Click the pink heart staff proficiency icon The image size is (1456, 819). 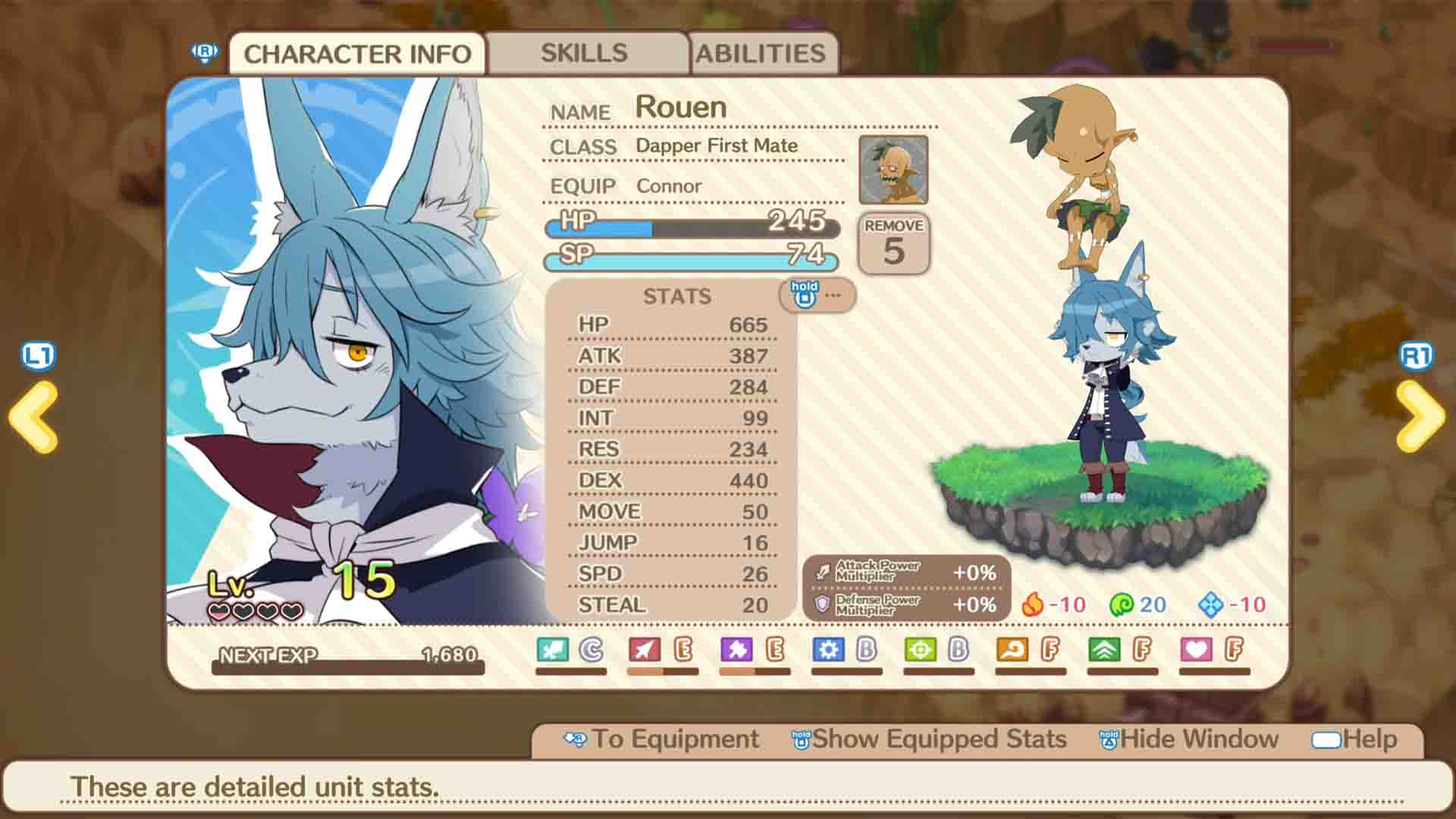[x=1197, y=648]
